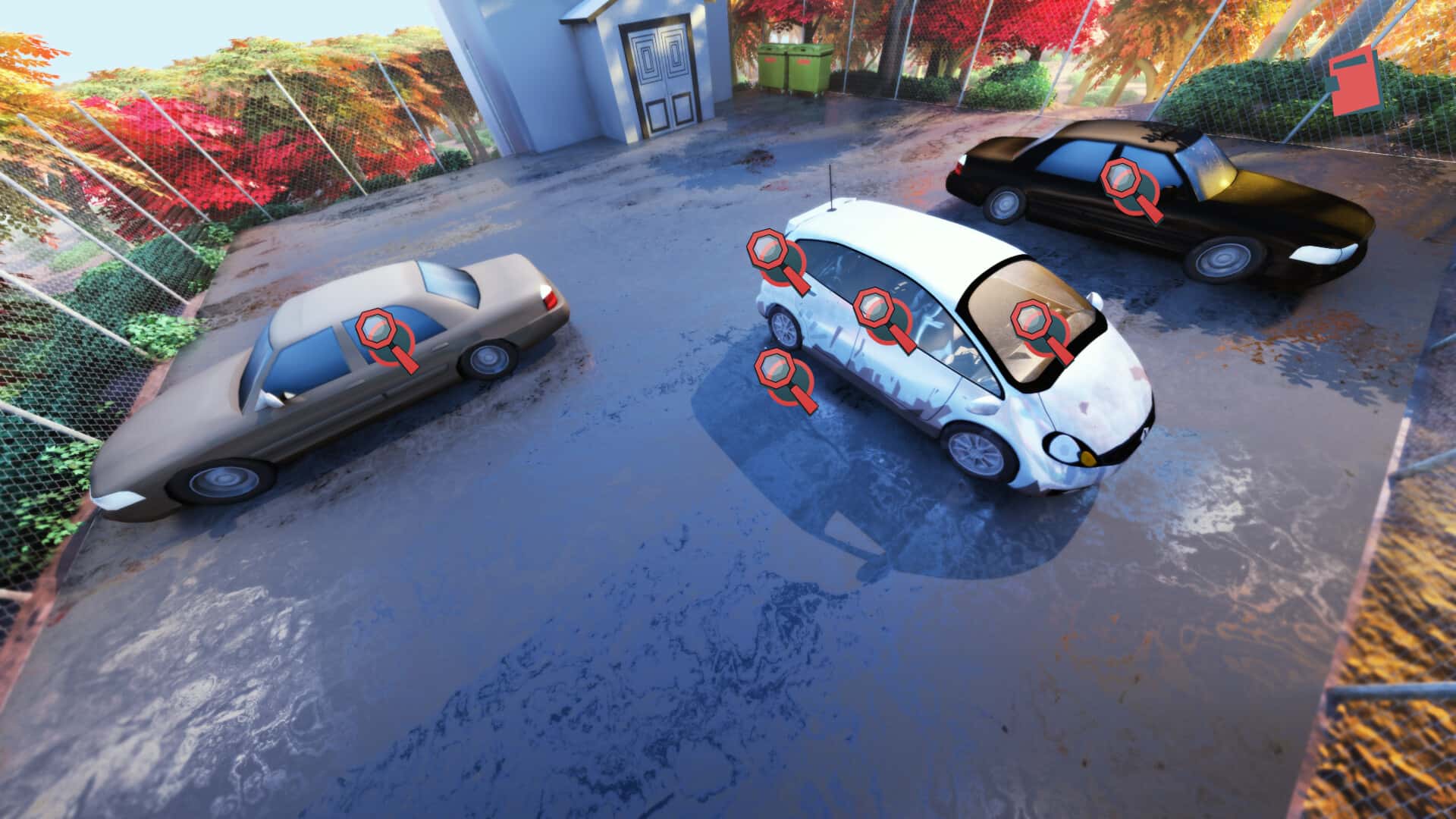Viewport: 1456px width, 819px height.
Task: Select the magnifier on the white car's side window
Action: point(877,312)
